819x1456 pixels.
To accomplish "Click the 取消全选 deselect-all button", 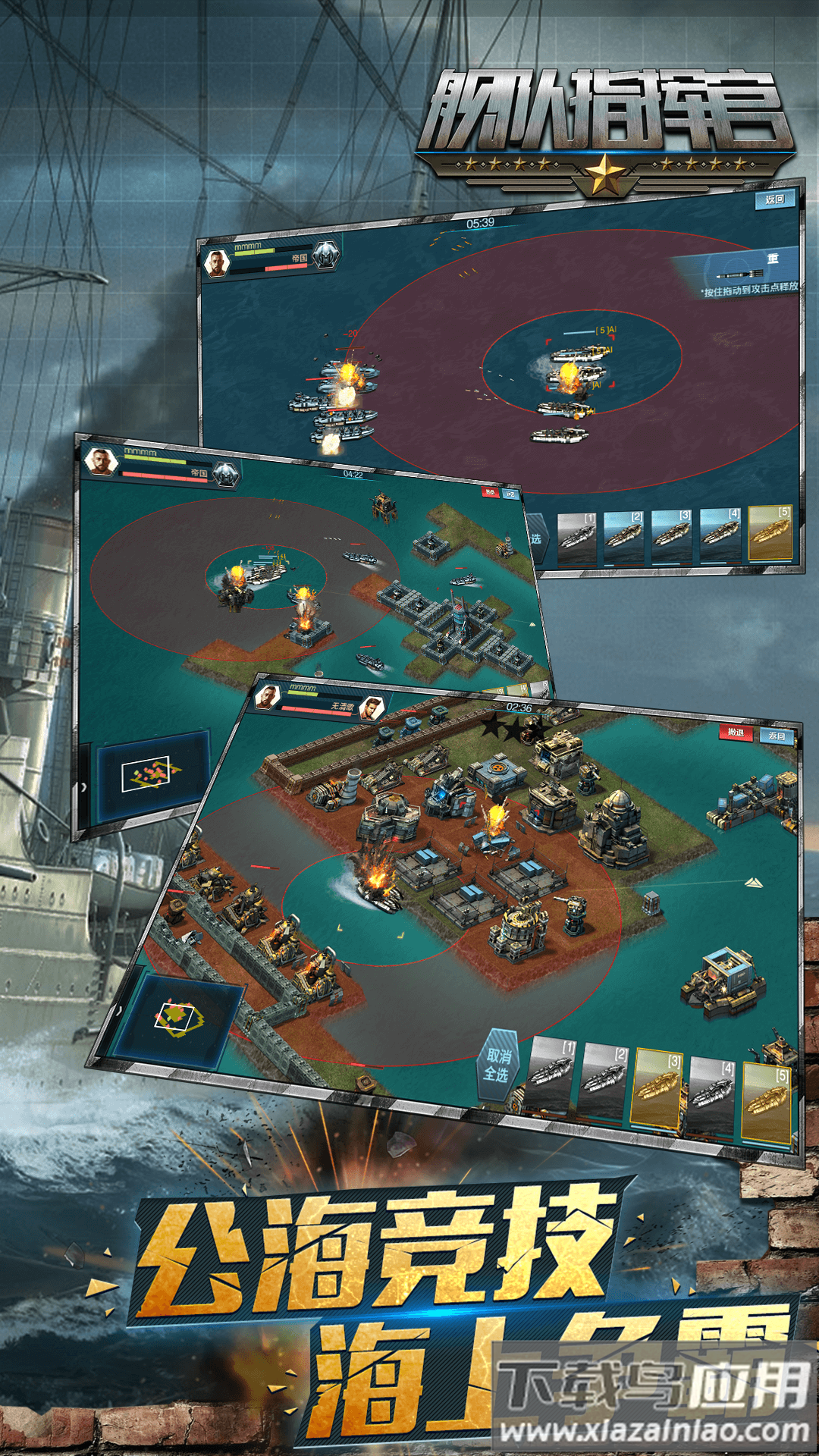I will click(497, 1065).
